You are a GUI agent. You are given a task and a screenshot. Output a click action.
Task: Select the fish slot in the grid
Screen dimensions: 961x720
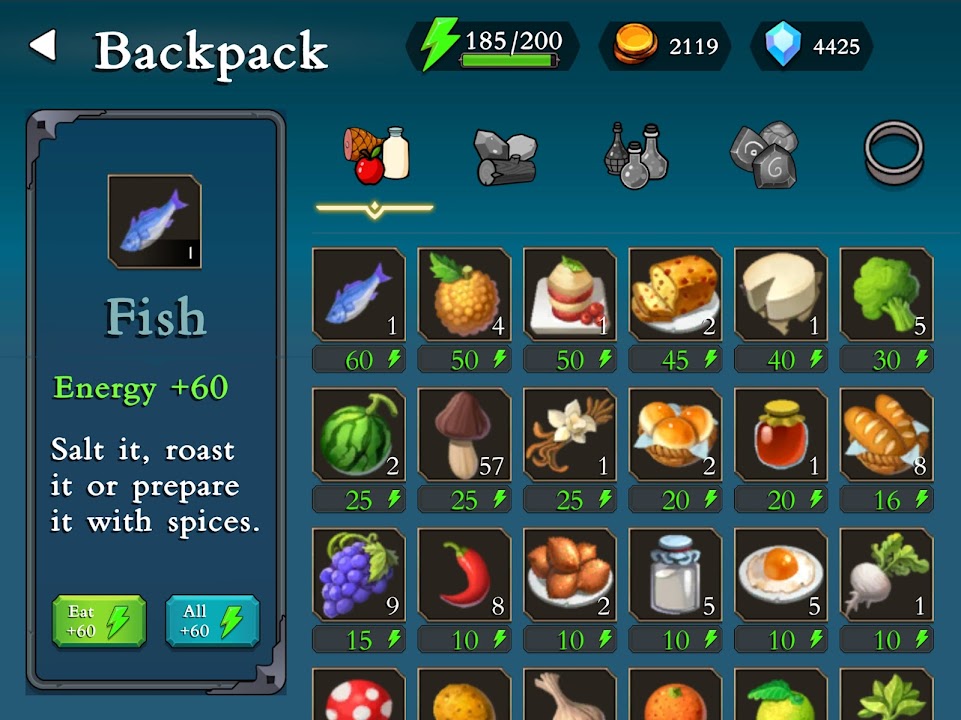pos(359,294)
